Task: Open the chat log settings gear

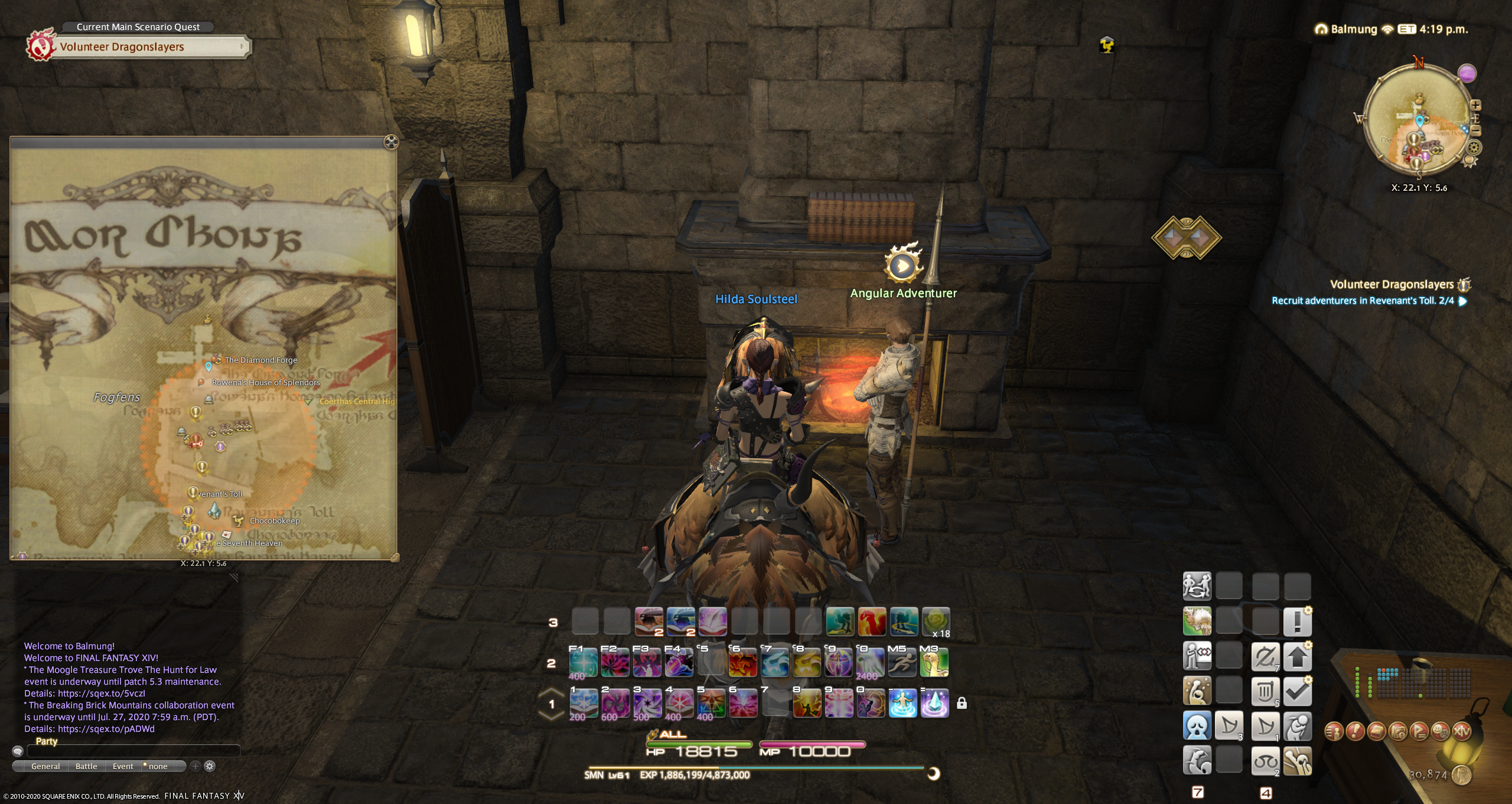Action: [x=210, y=766]
